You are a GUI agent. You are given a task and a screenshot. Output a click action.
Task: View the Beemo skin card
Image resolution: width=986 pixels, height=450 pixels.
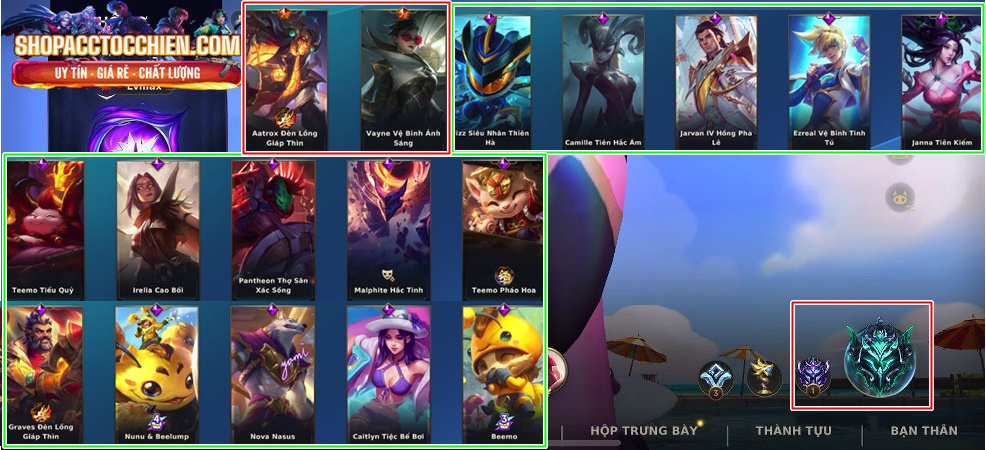pyautogui.click(x=500, y=375)
